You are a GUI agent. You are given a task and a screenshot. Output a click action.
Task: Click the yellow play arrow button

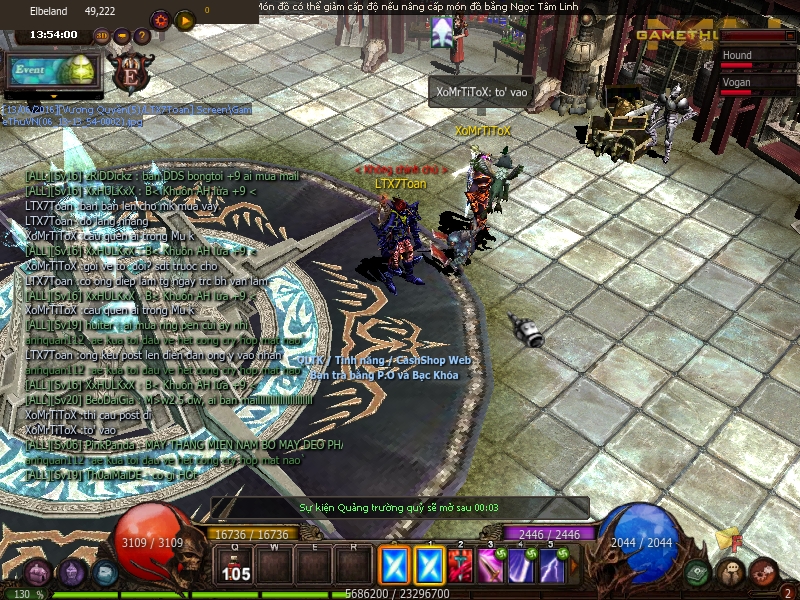click(x=184, y=19)
